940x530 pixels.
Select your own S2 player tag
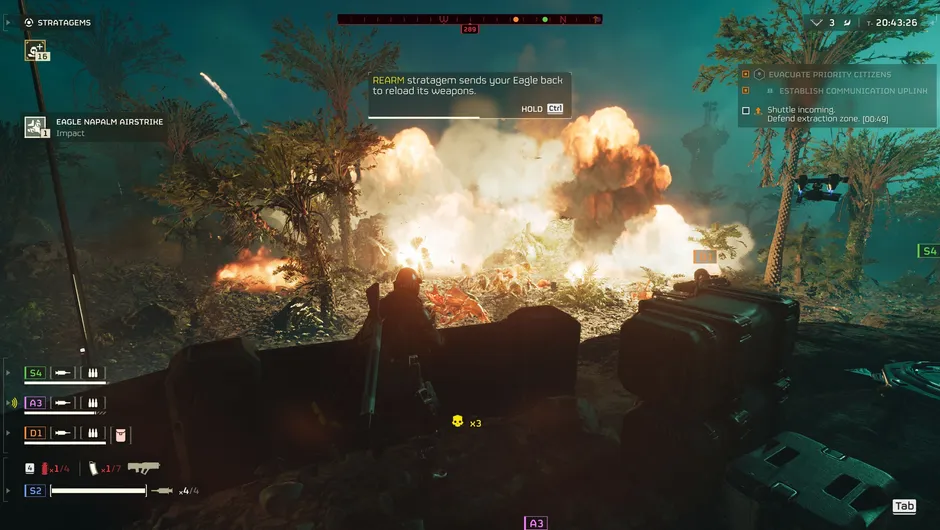36,490
